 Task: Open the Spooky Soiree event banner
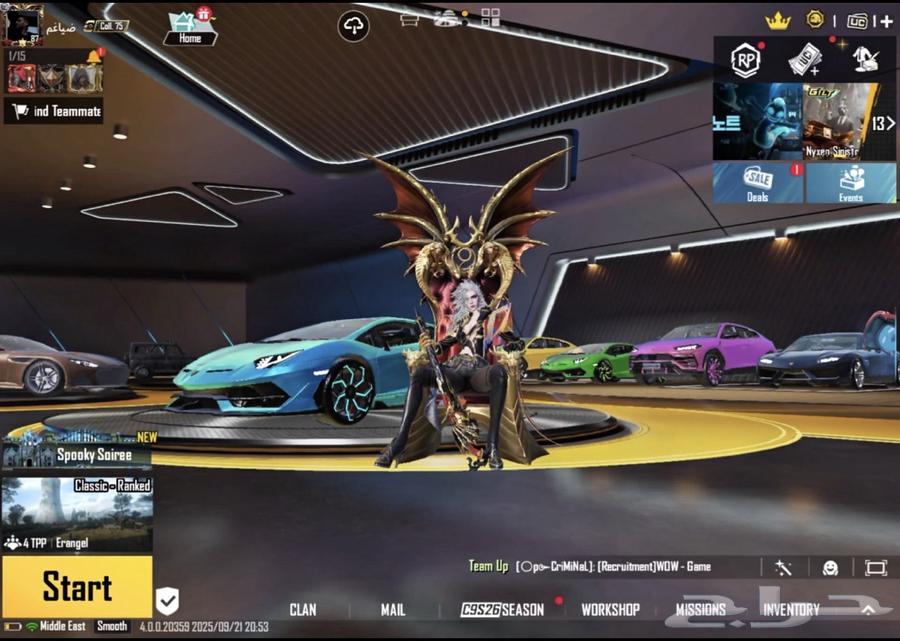[x=77, y=451]
